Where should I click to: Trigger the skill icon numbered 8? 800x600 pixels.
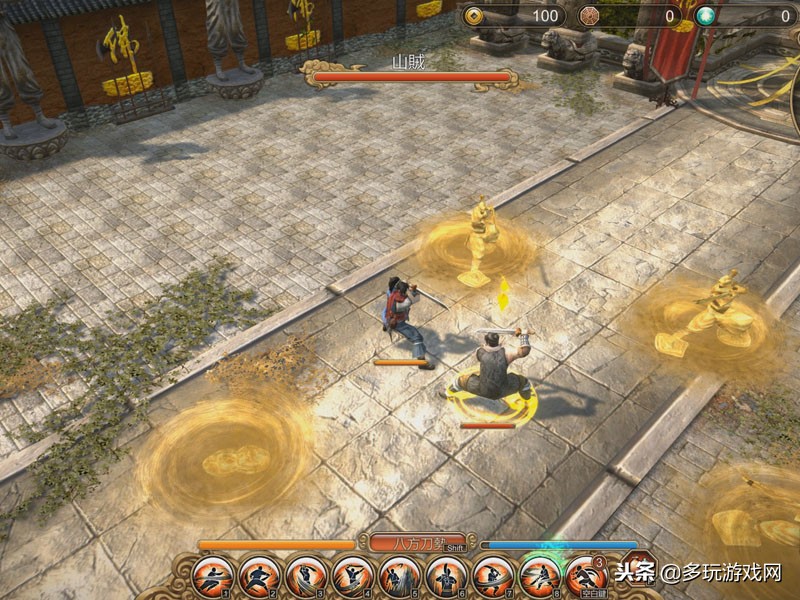540,576
